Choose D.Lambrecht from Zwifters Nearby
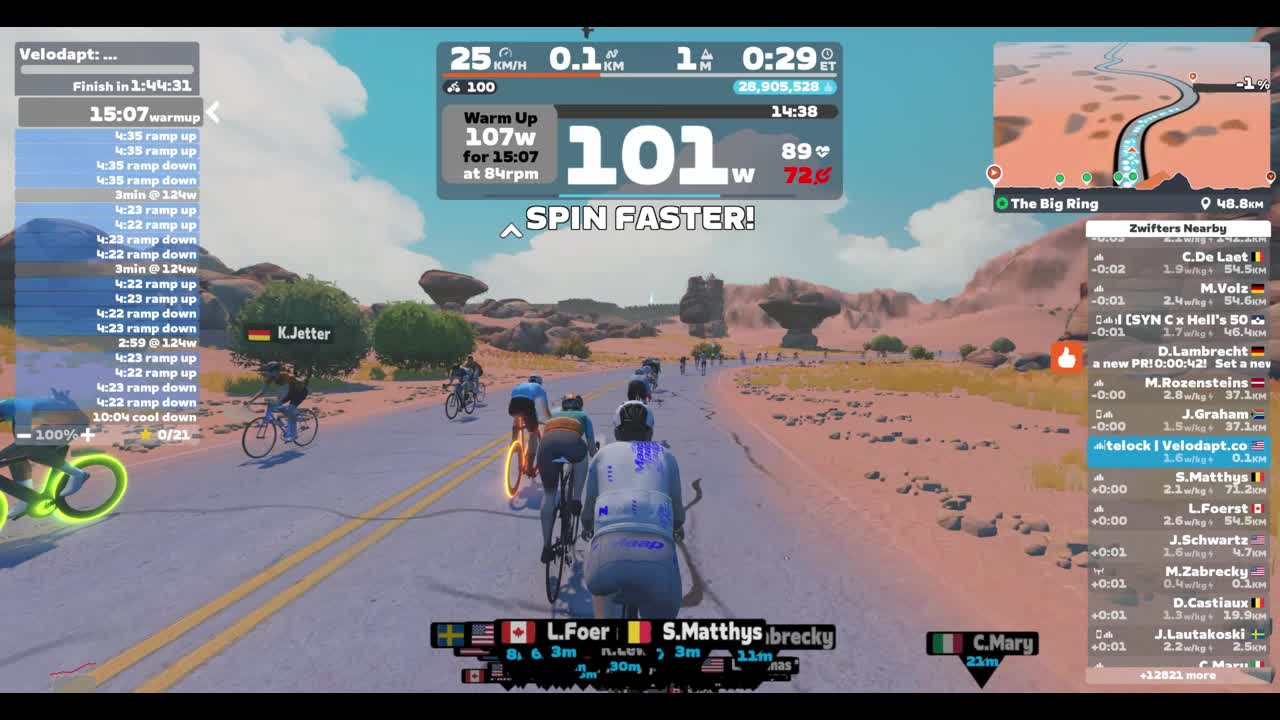This screenshot has width=1280, height=720. 1178,357
